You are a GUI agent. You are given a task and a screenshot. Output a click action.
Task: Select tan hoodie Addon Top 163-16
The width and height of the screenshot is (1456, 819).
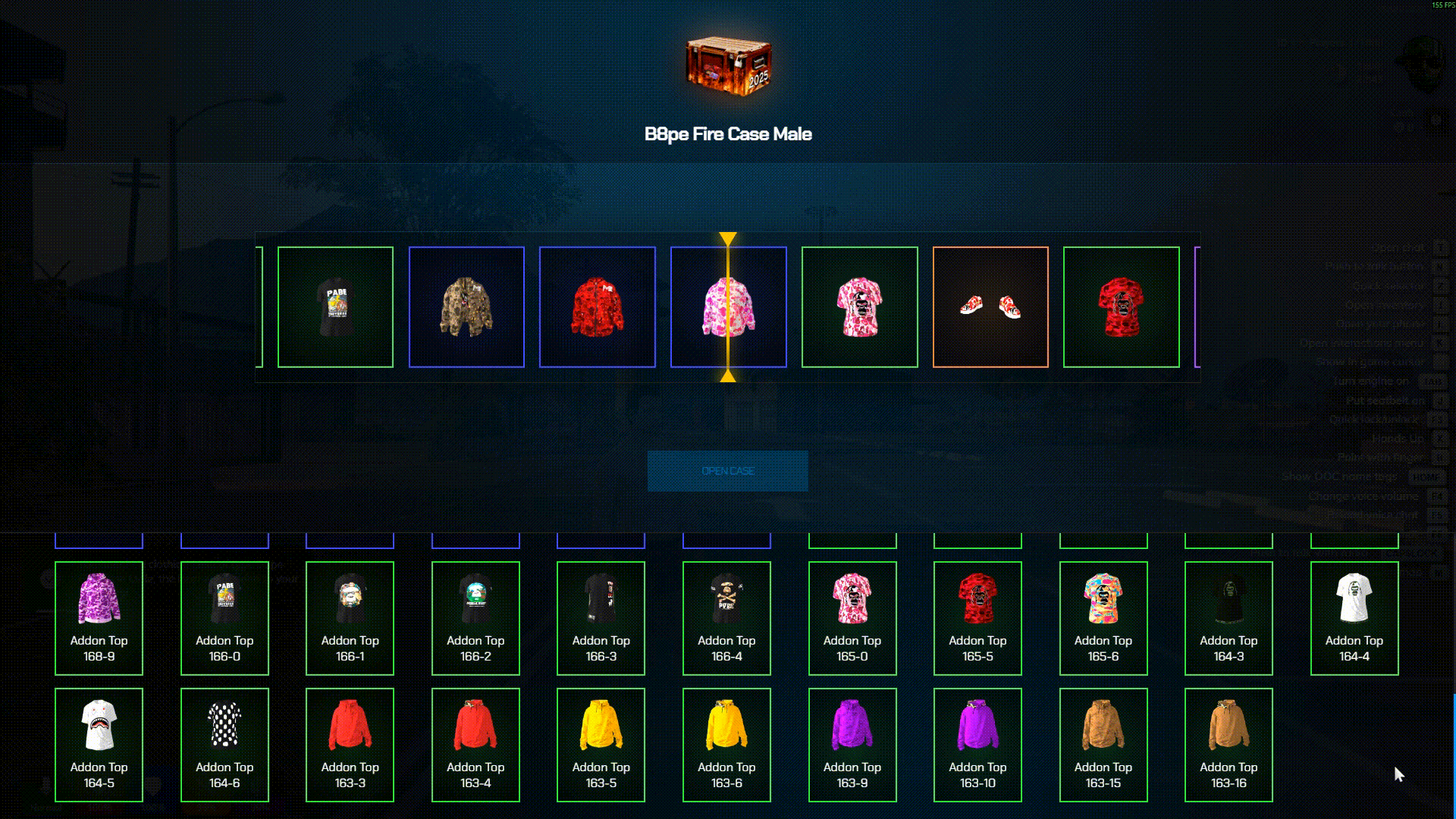pos(1228,745)
